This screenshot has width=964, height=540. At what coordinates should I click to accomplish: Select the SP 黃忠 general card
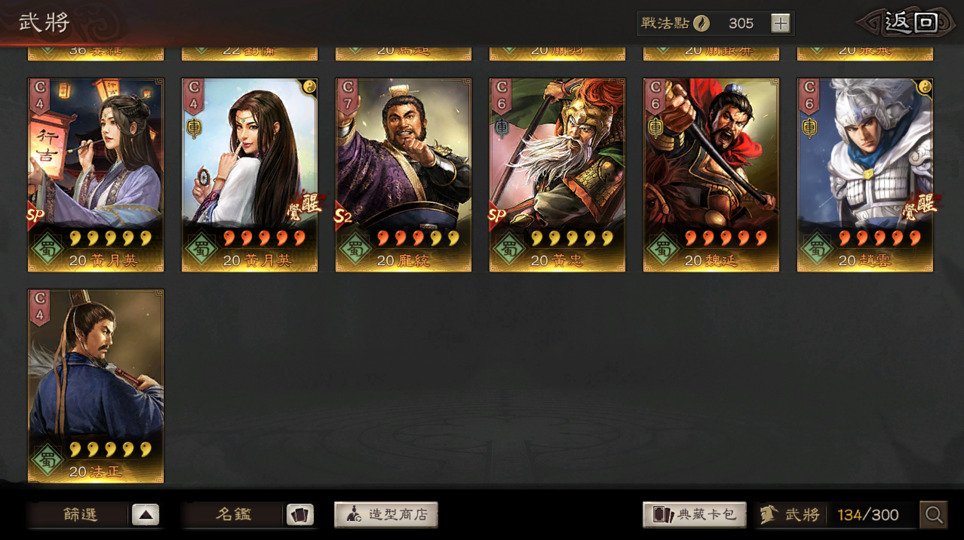coord(557,175)
